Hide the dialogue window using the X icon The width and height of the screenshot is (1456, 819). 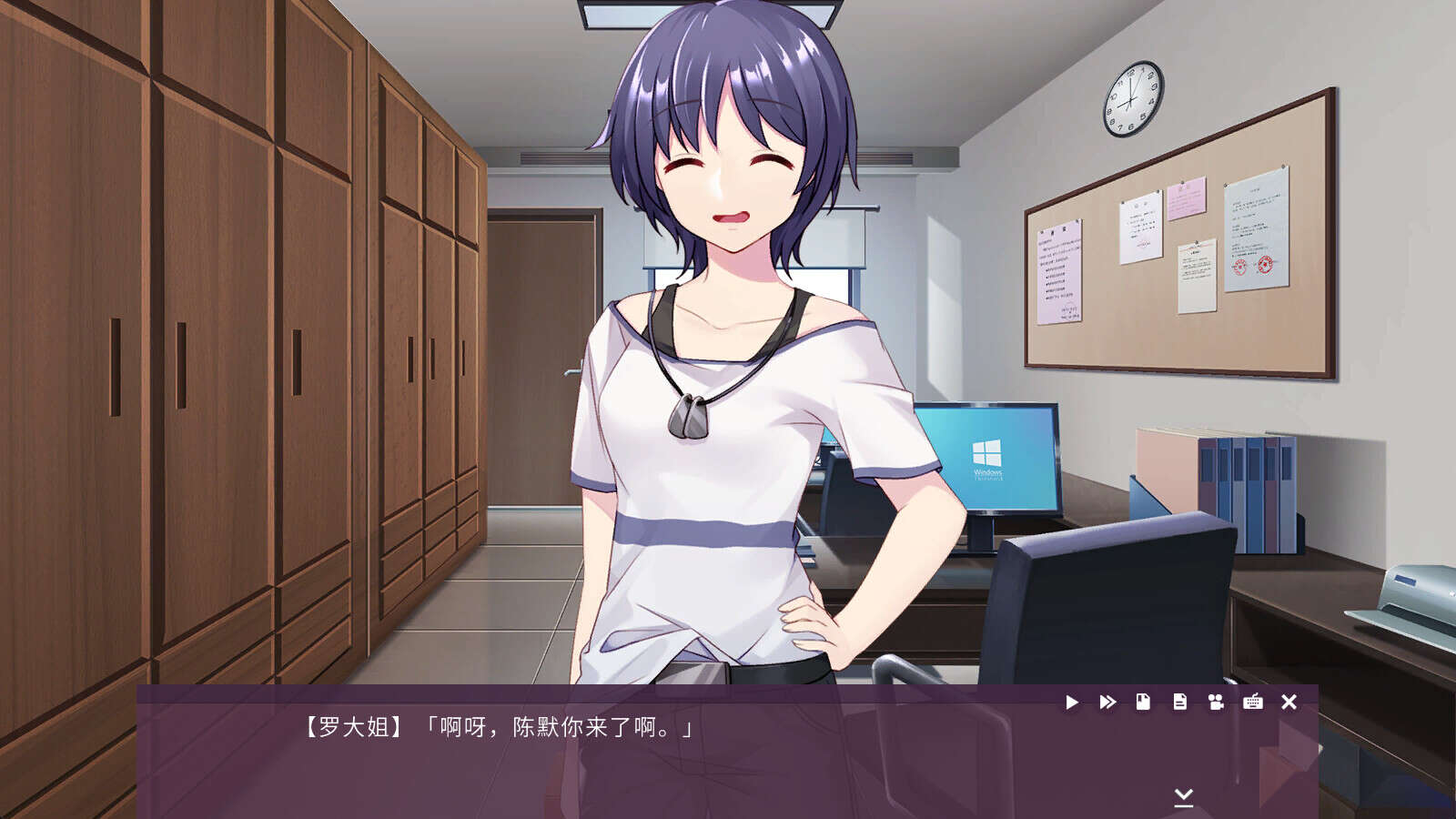point(1289,703)
